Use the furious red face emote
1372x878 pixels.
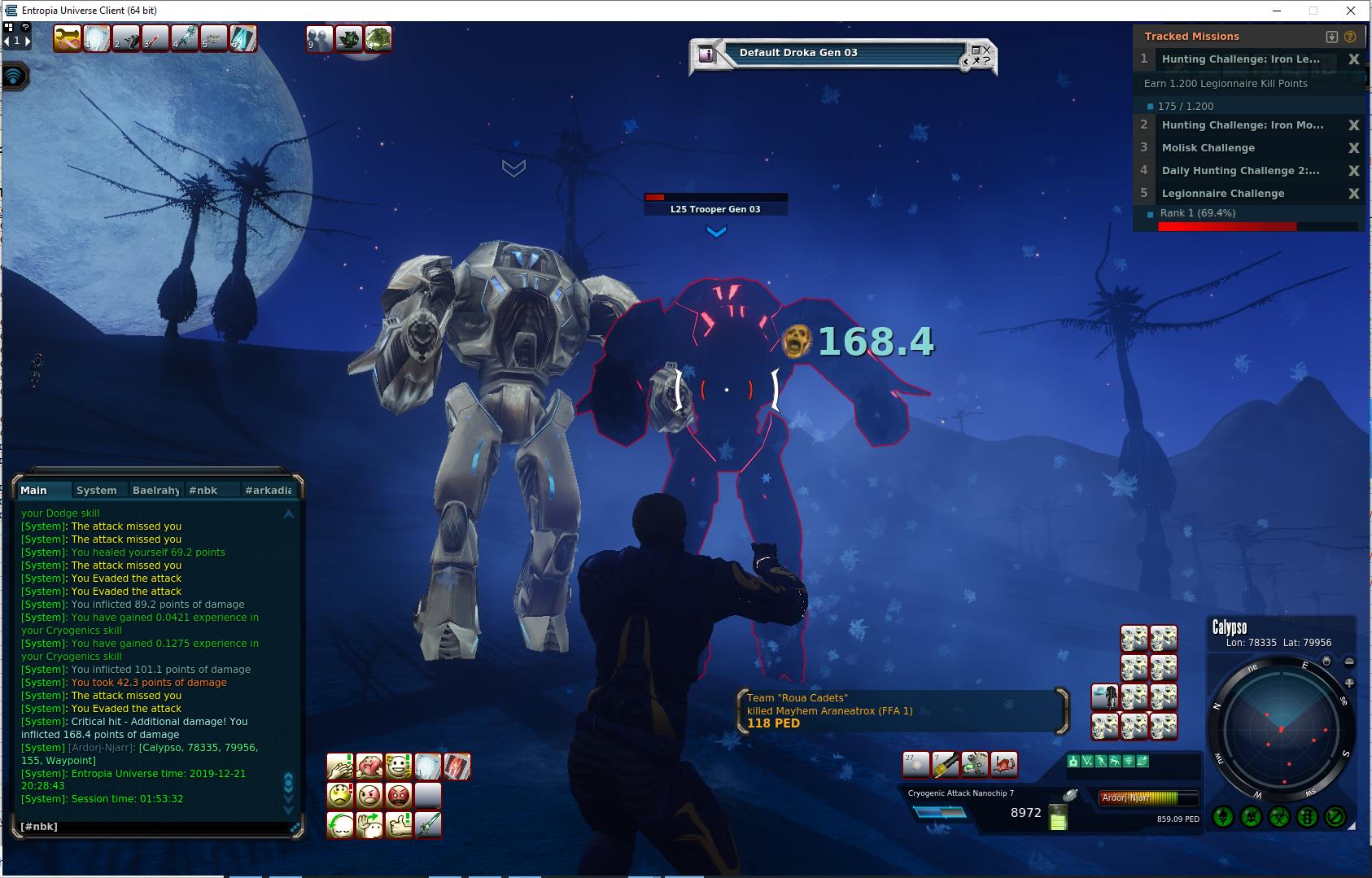click(398, 795)
